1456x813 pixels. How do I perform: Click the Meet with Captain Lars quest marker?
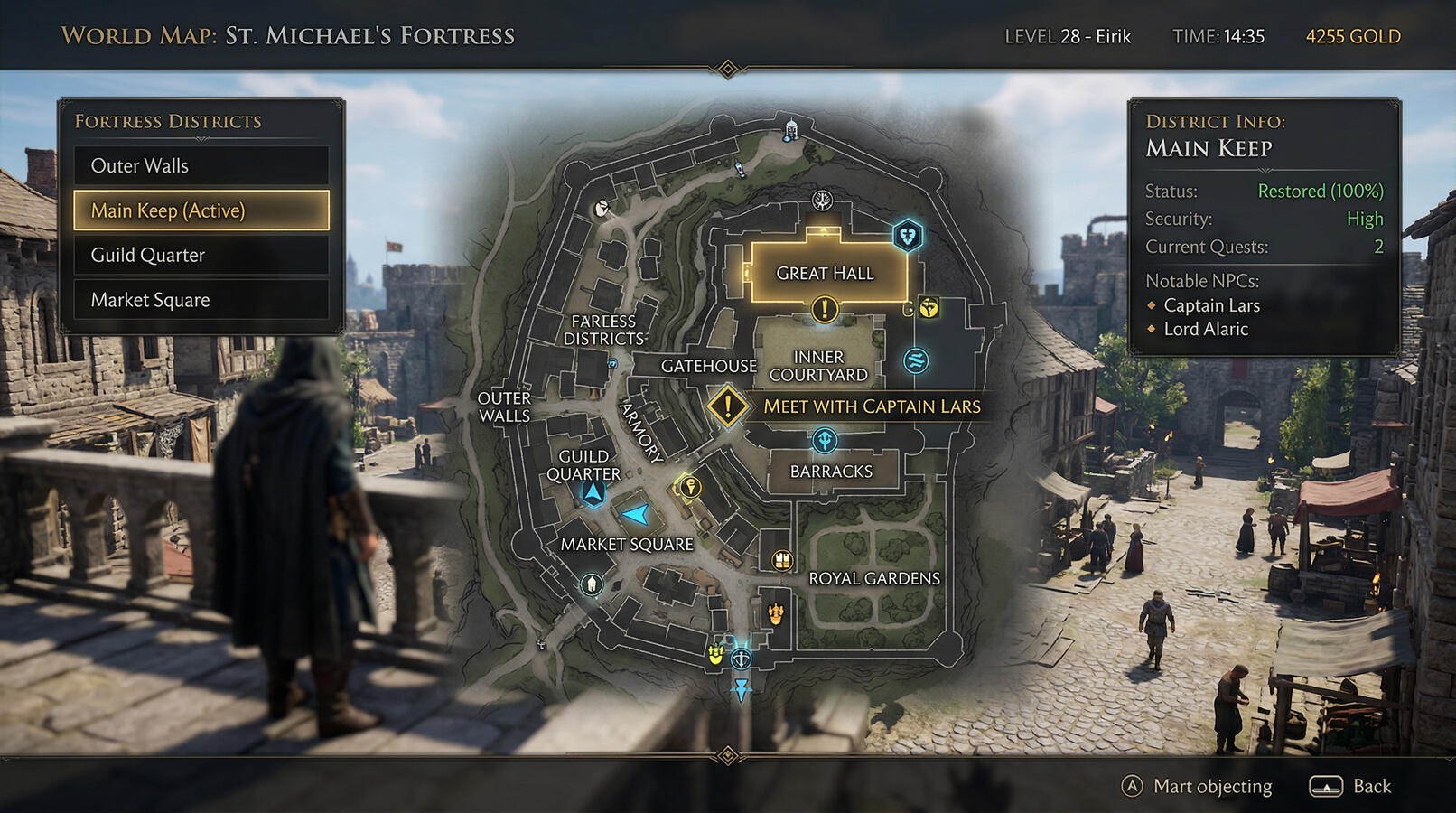pyautogui.click(x=727, y=406)
